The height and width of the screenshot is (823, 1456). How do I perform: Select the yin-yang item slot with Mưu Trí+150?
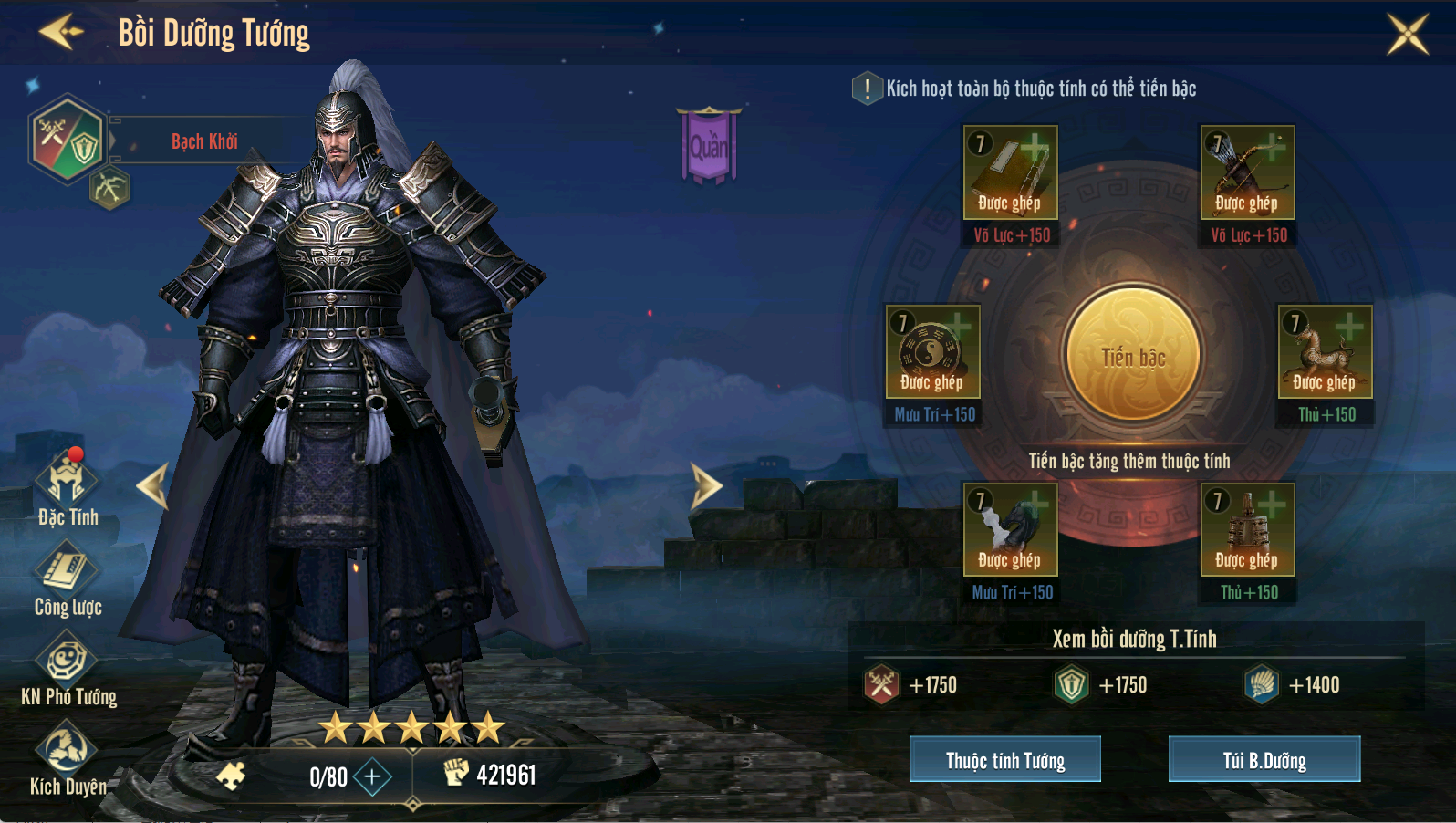(932, 351)
